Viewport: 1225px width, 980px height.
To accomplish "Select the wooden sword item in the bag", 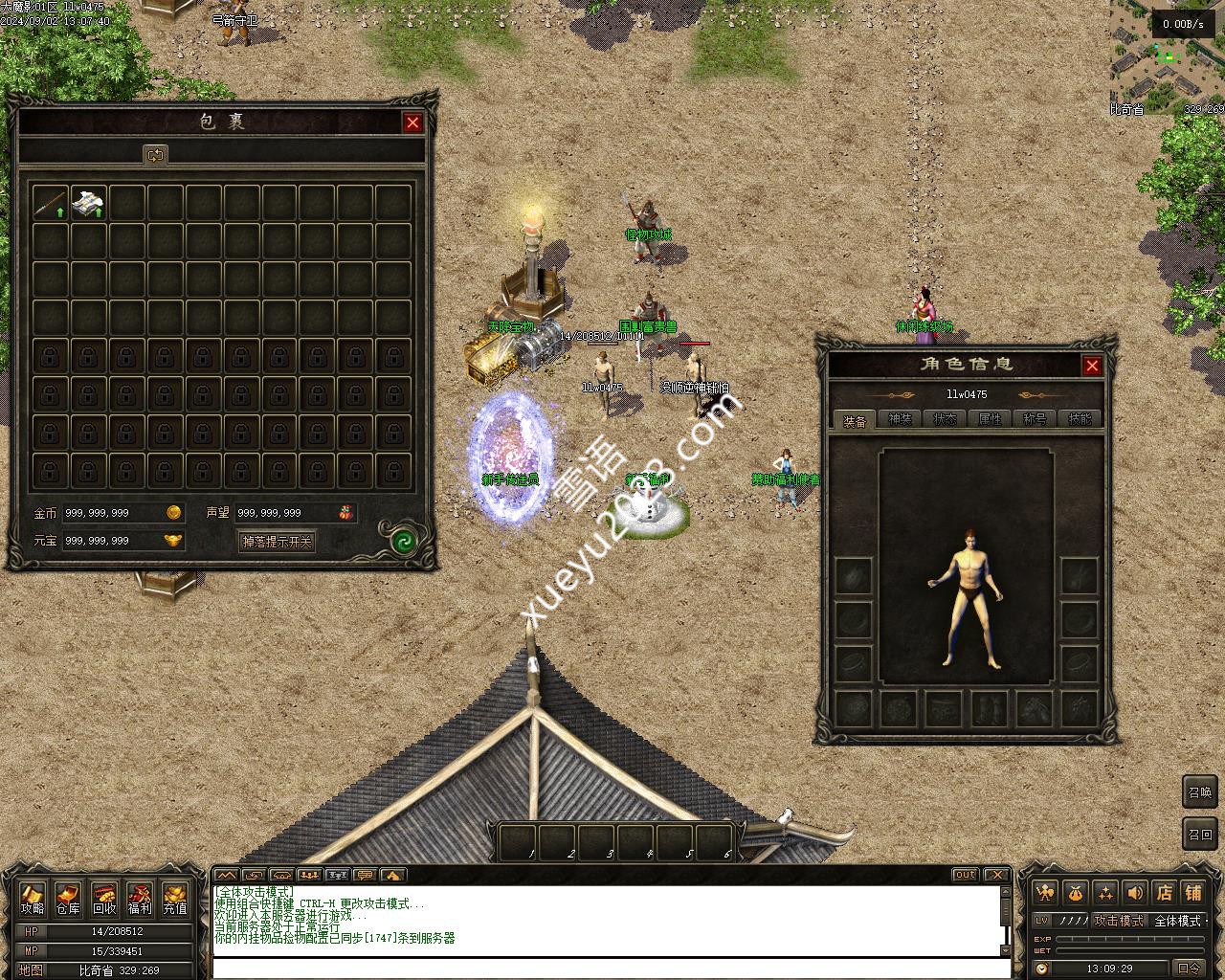I will click(51, 202).
